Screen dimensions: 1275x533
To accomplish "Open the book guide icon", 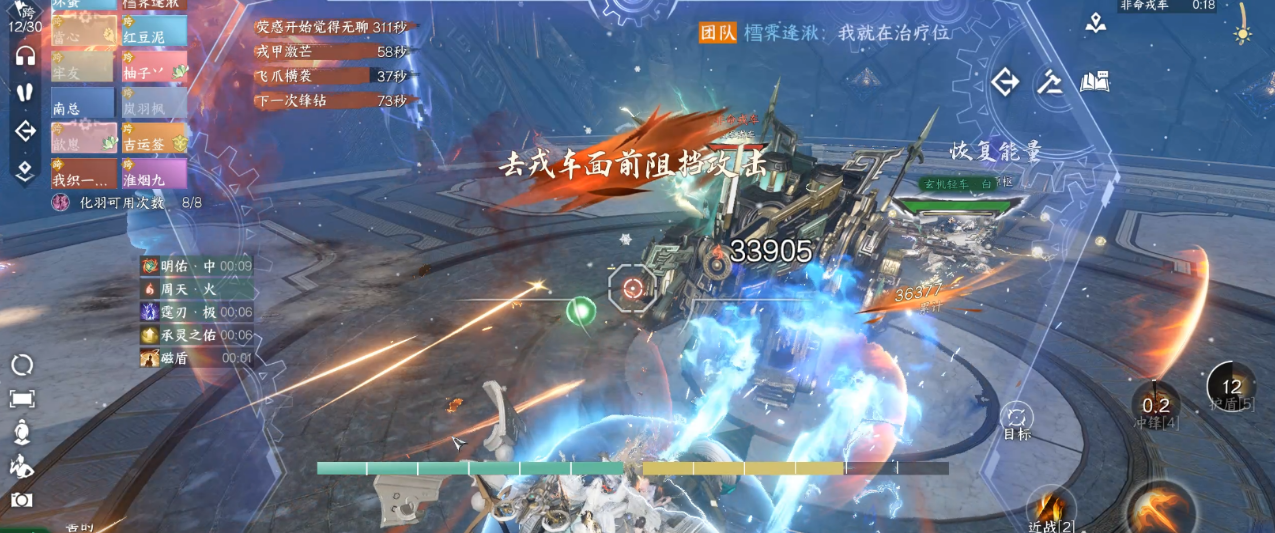I will tap(1095, 82).
